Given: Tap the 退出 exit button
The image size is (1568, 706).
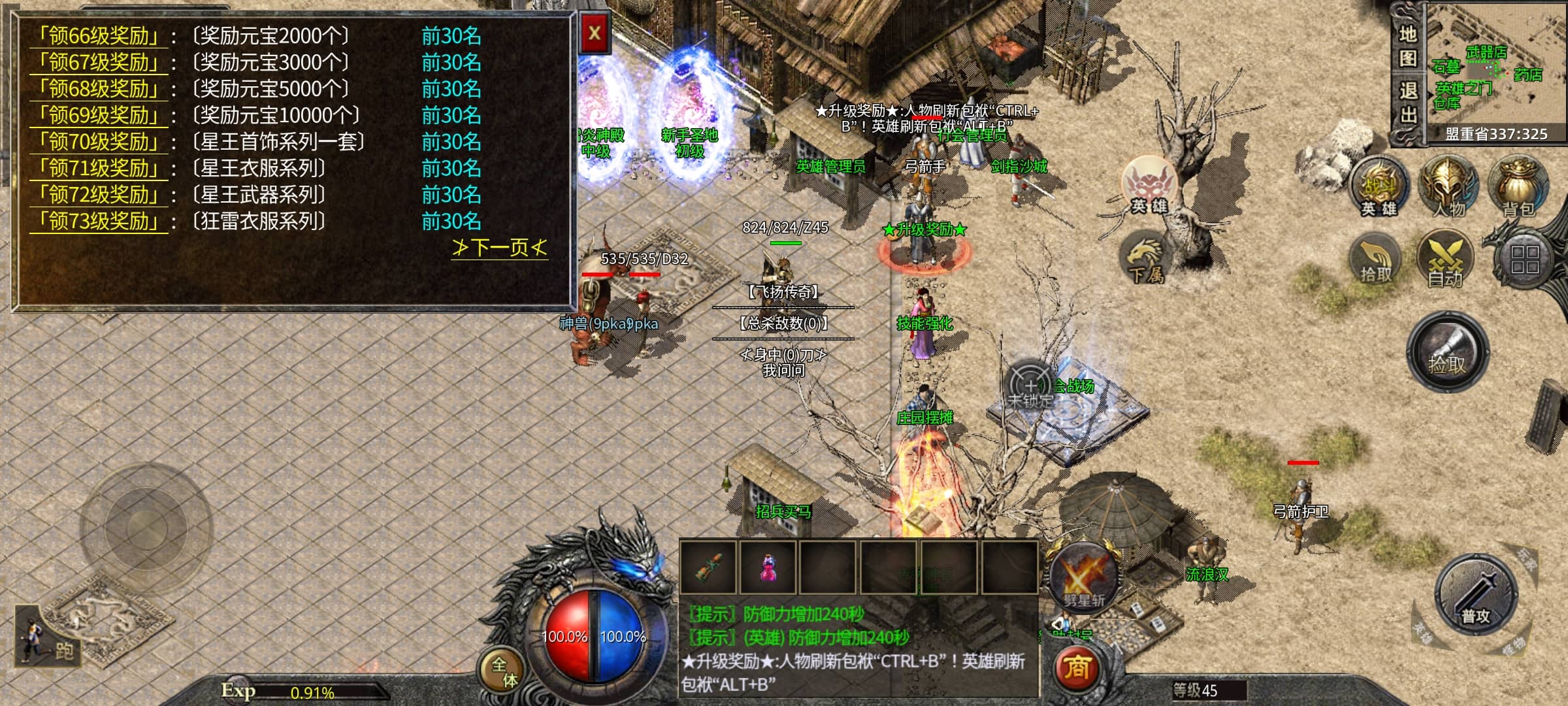Looking at the screenshot, I should (1407, 103).
